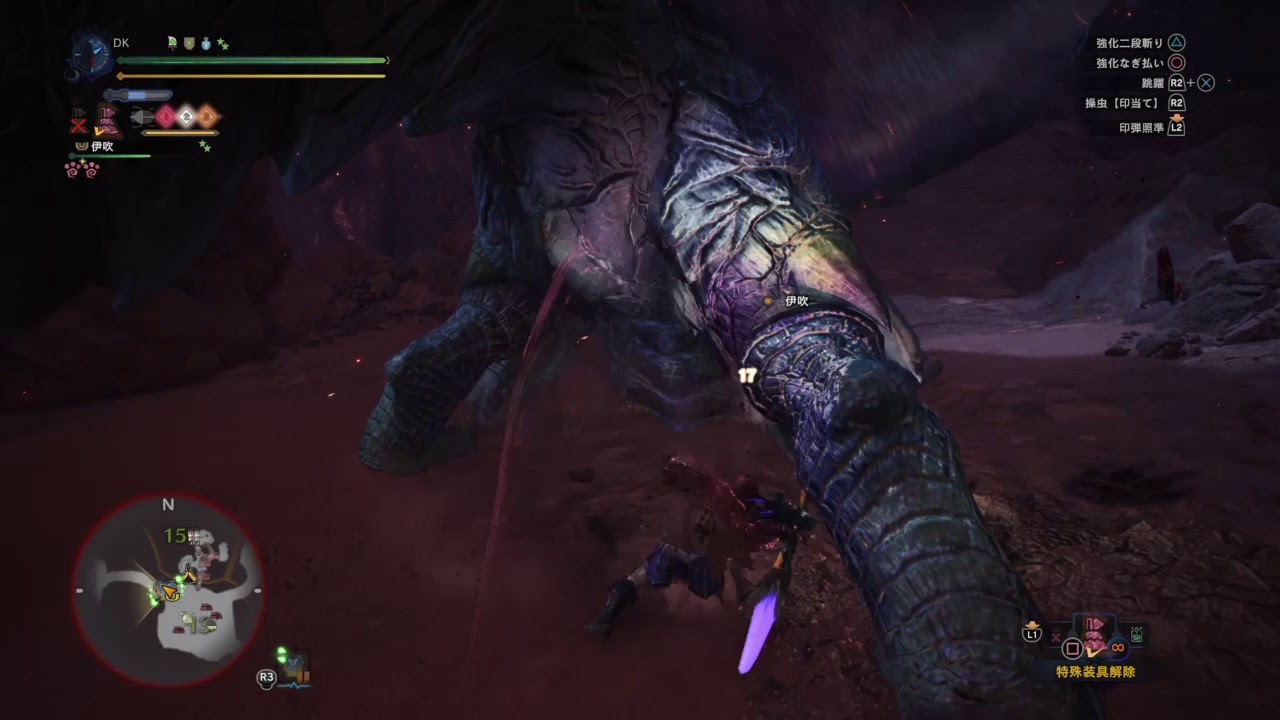Screen dimensions: 1280x720
Task: Select the green item right of mantle
Action: (1137, 634)
